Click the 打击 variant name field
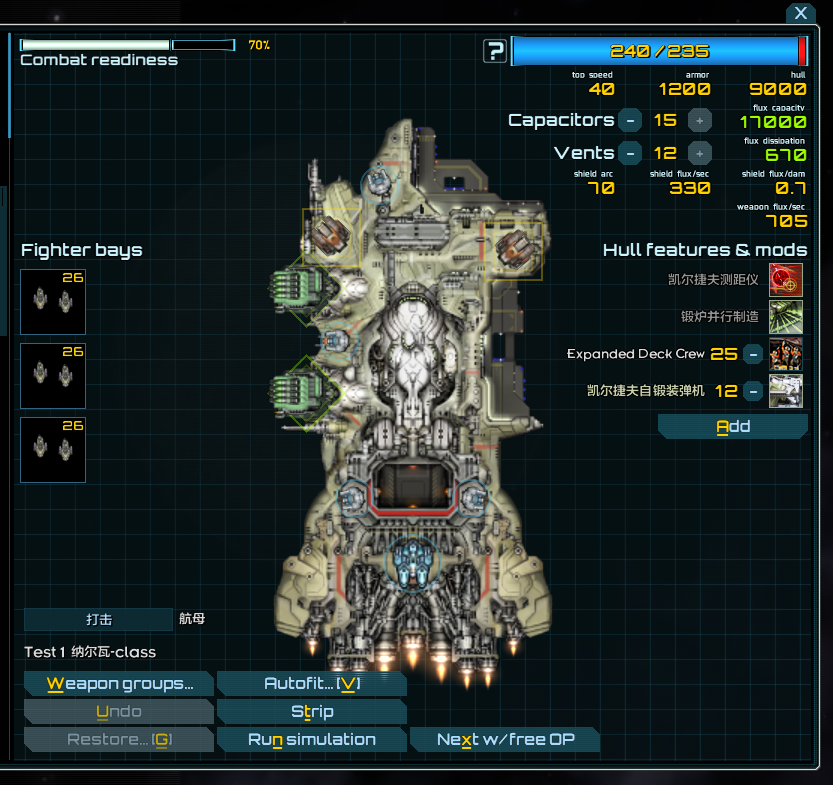Image resolution: width=833 pixels, height=785 pixels. click(x=98, y=620)
